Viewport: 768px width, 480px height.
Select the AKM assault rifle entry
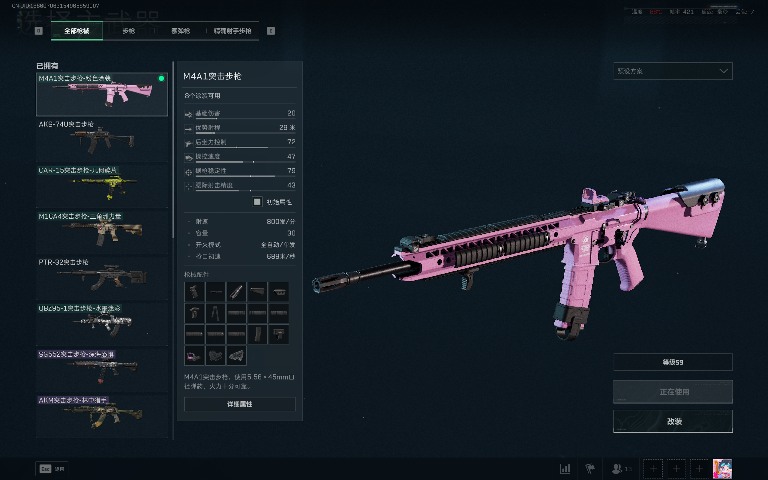[x=102, y=415]
